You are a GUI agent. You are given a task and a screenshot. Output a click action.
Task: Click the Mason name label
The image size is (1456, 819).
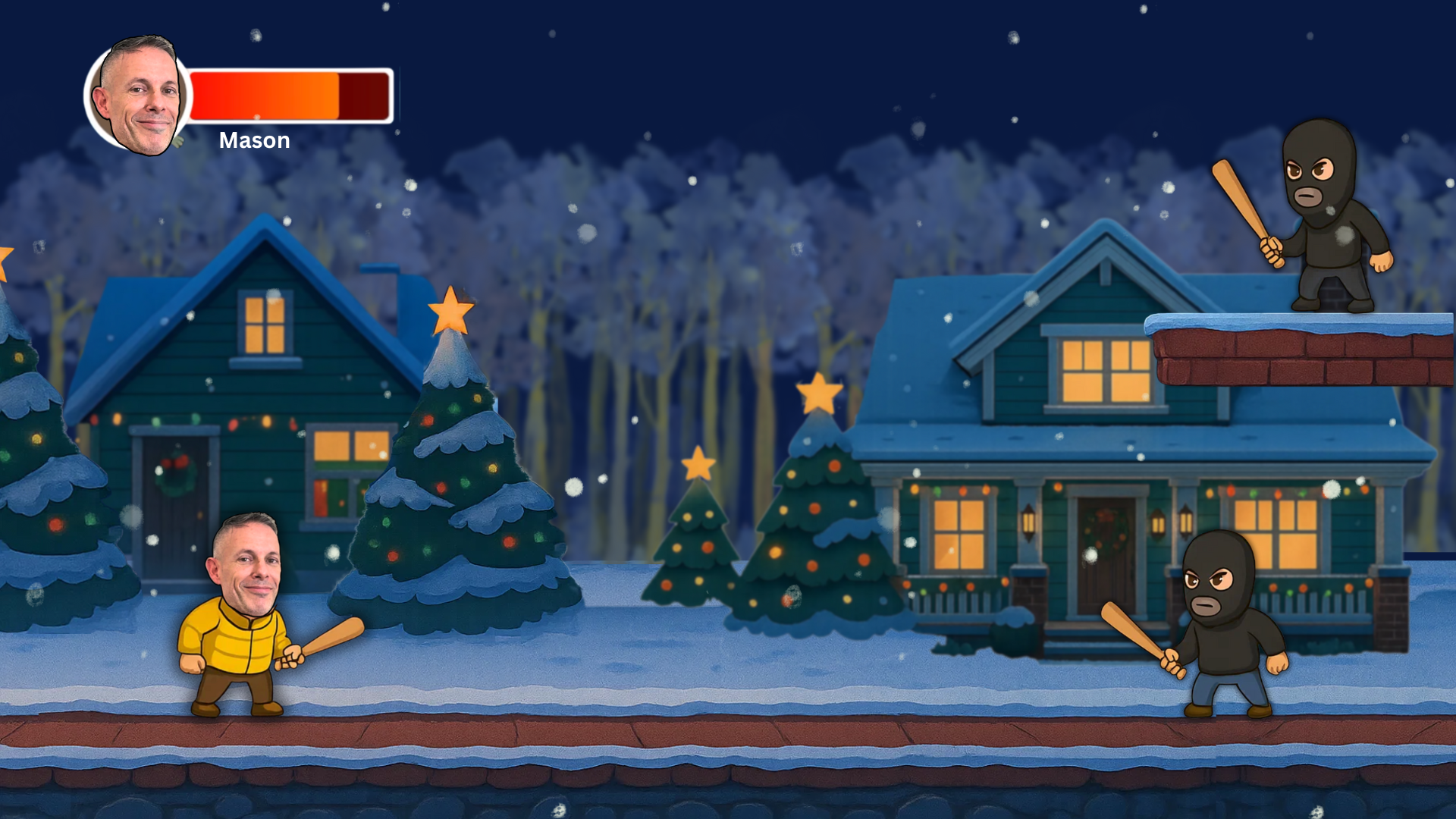[x=253, y=140]
